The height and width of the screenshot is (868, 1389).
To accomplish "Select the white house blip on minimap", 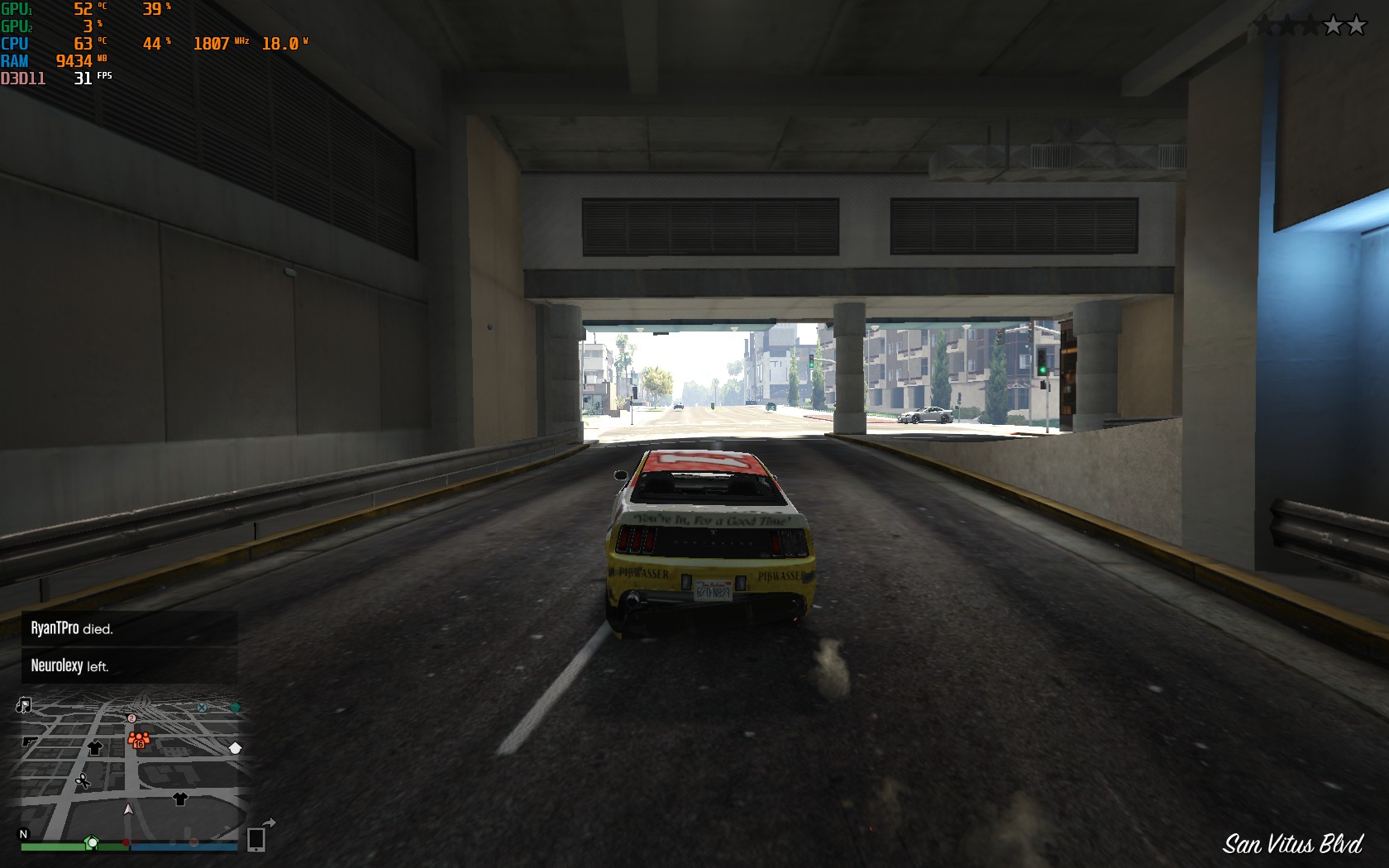I will coord(236,748).
